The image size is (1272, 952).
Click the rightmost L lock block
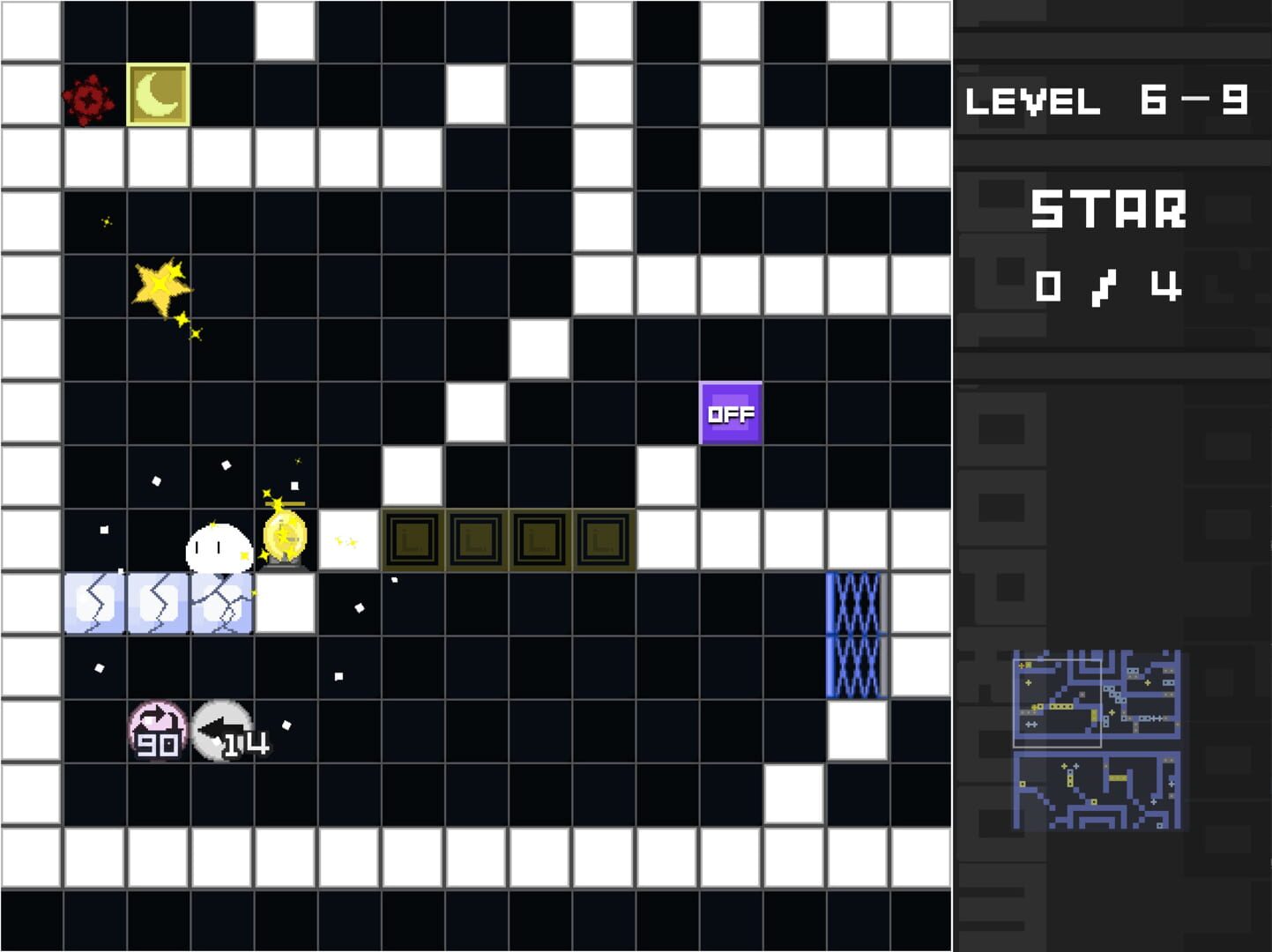coord(602,539)
